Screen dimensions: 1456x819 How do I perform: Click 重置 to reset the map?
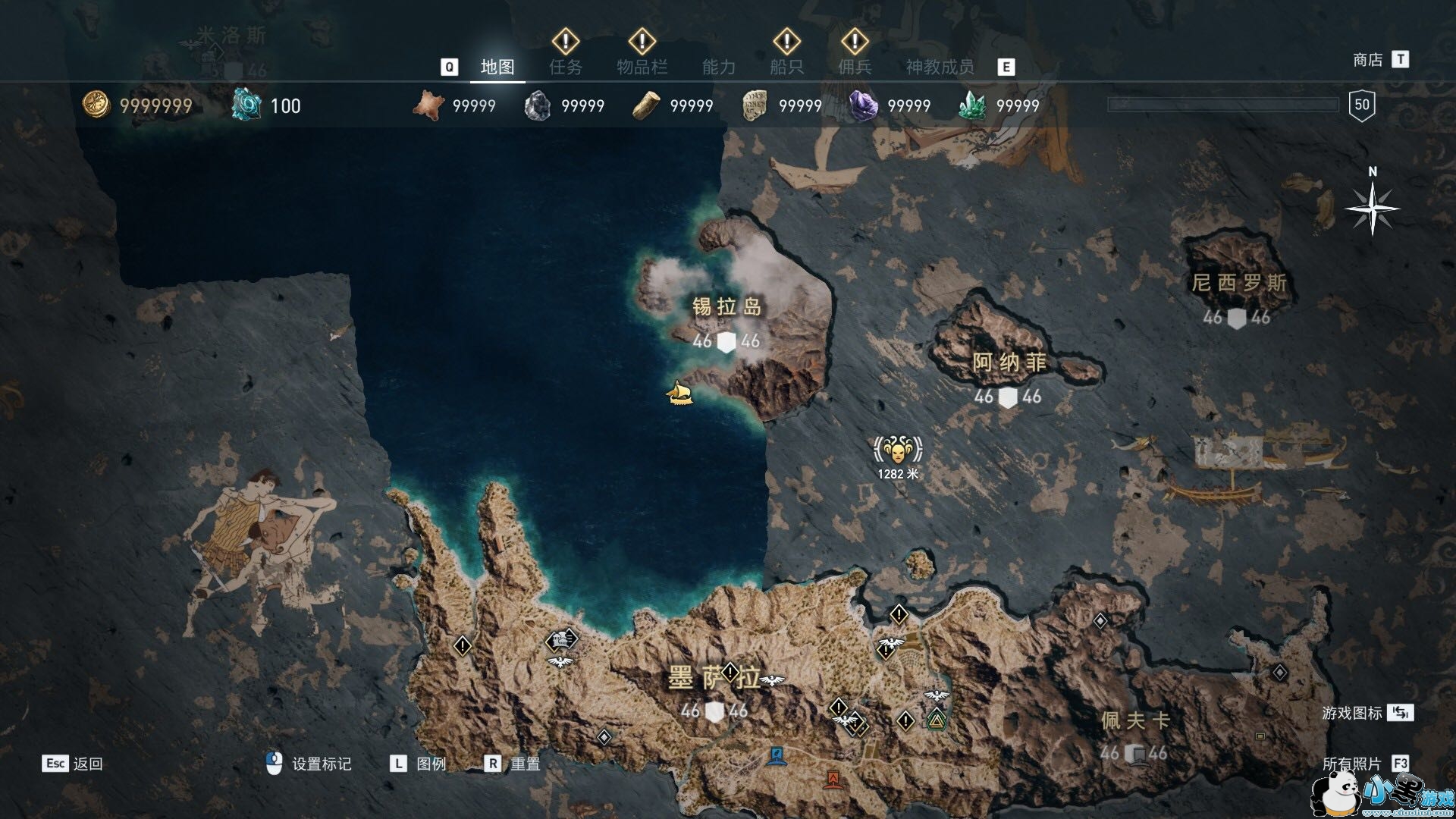tap(525, 764)
